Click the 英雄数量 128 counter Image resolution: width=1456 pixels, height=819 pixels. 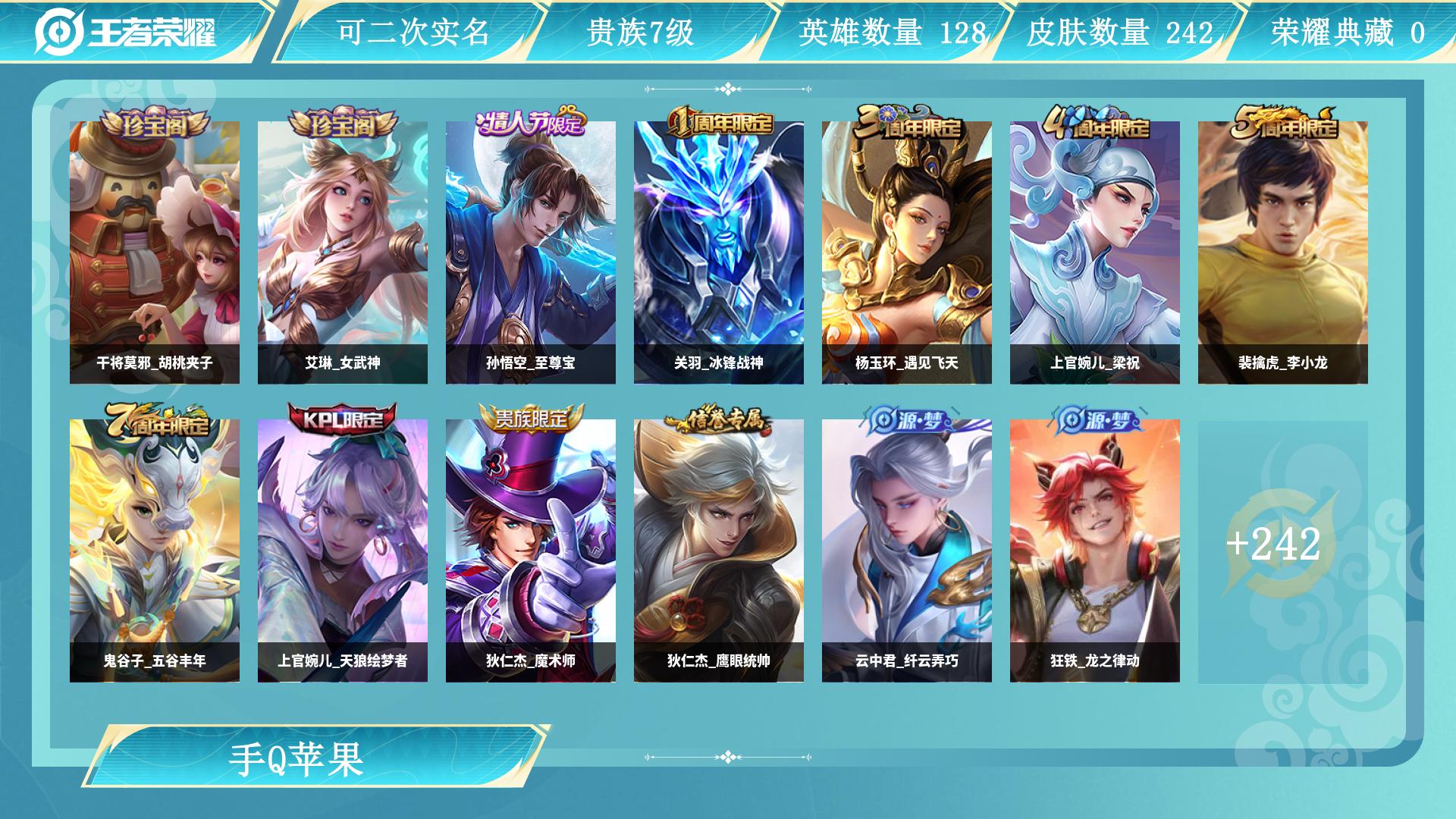pos(891,30)
